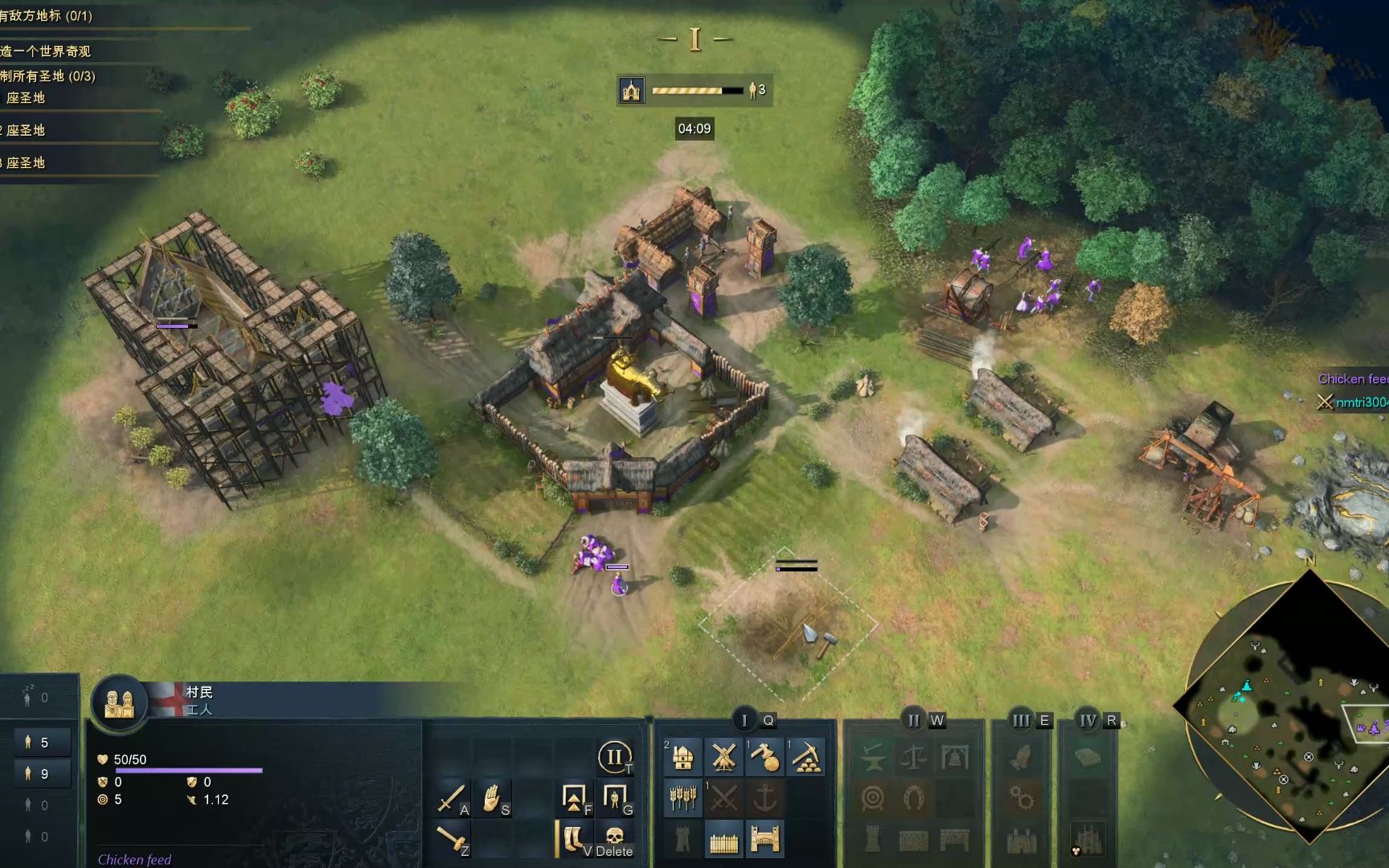This screenshot has height=868, width=1389.
Task: Switch to the Age II building tab
Action: tap(913, 720)
